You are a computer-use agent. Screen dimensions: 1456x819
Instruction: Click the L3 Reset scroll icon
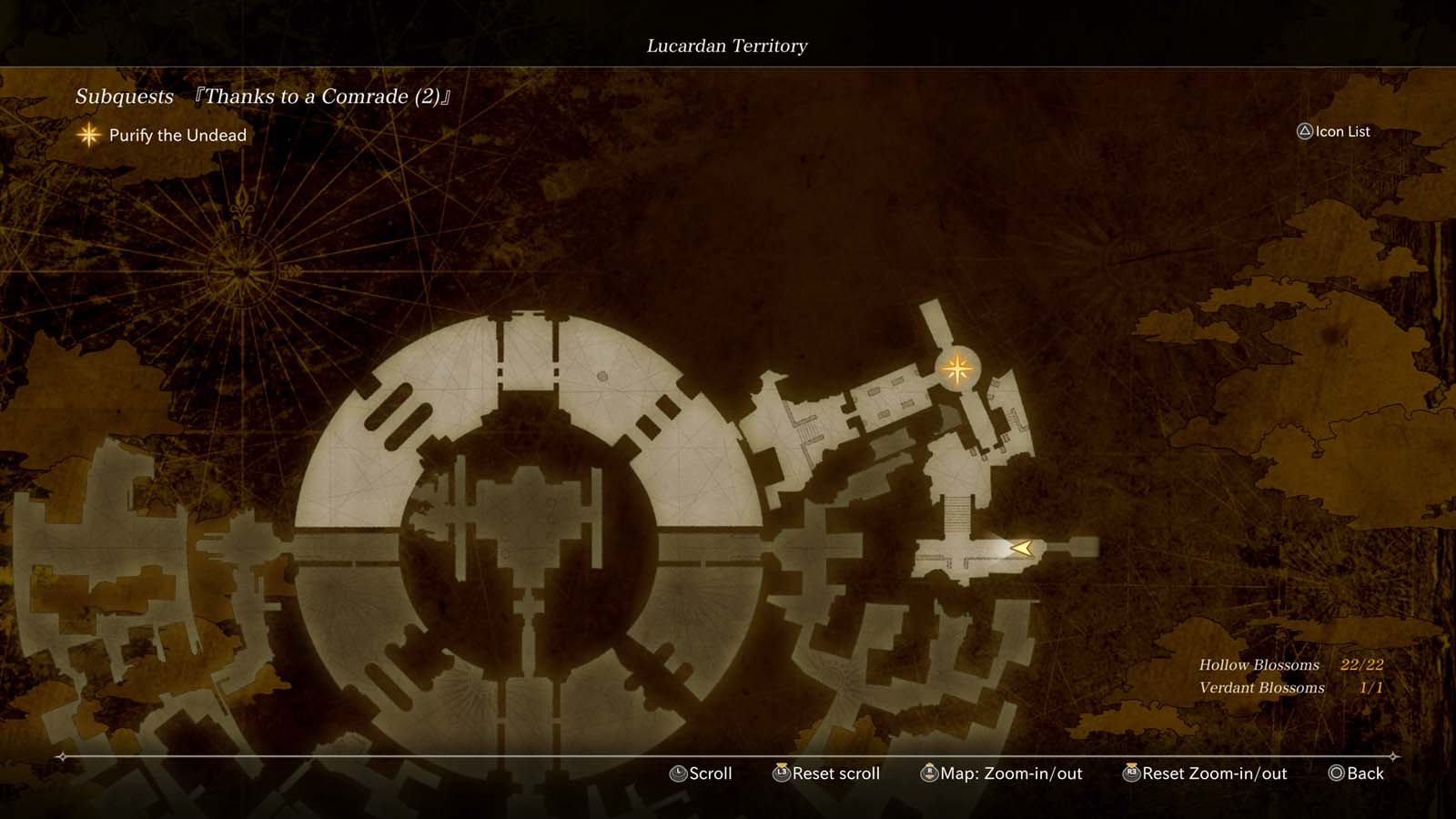pos(780,773)
